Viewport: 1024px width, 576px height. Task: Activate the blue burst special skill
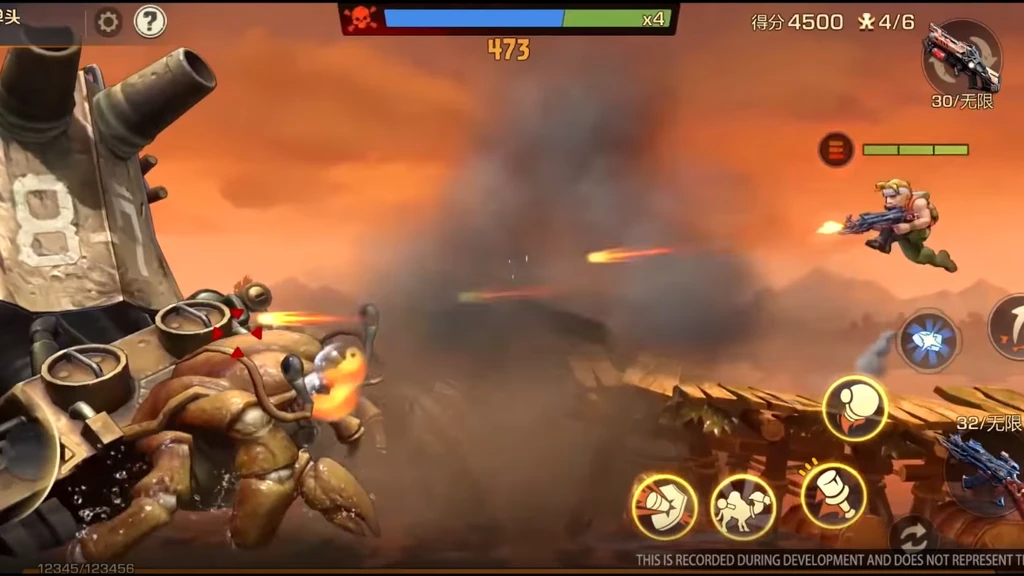(x=928, y=341)
